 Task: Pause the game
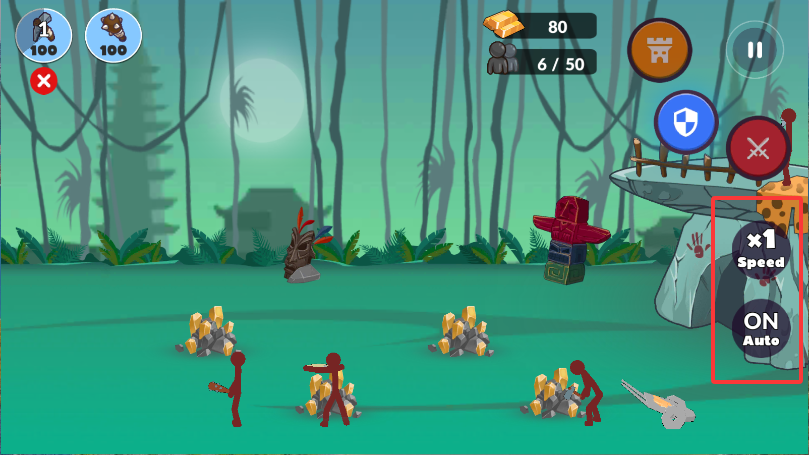[755, 50]
